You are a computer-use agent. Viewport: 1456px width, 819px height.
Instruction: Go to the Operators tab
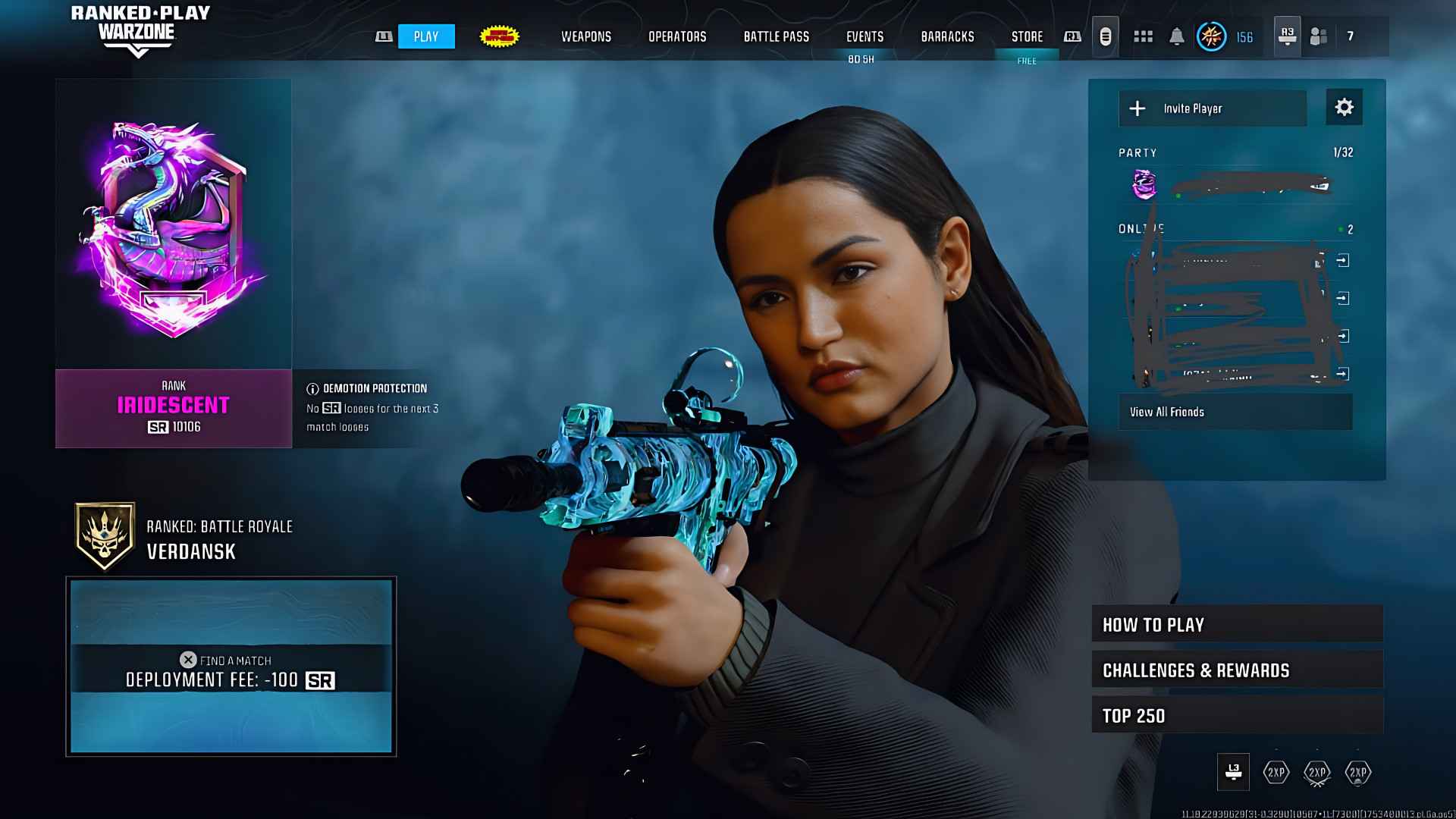click(677, 36)
